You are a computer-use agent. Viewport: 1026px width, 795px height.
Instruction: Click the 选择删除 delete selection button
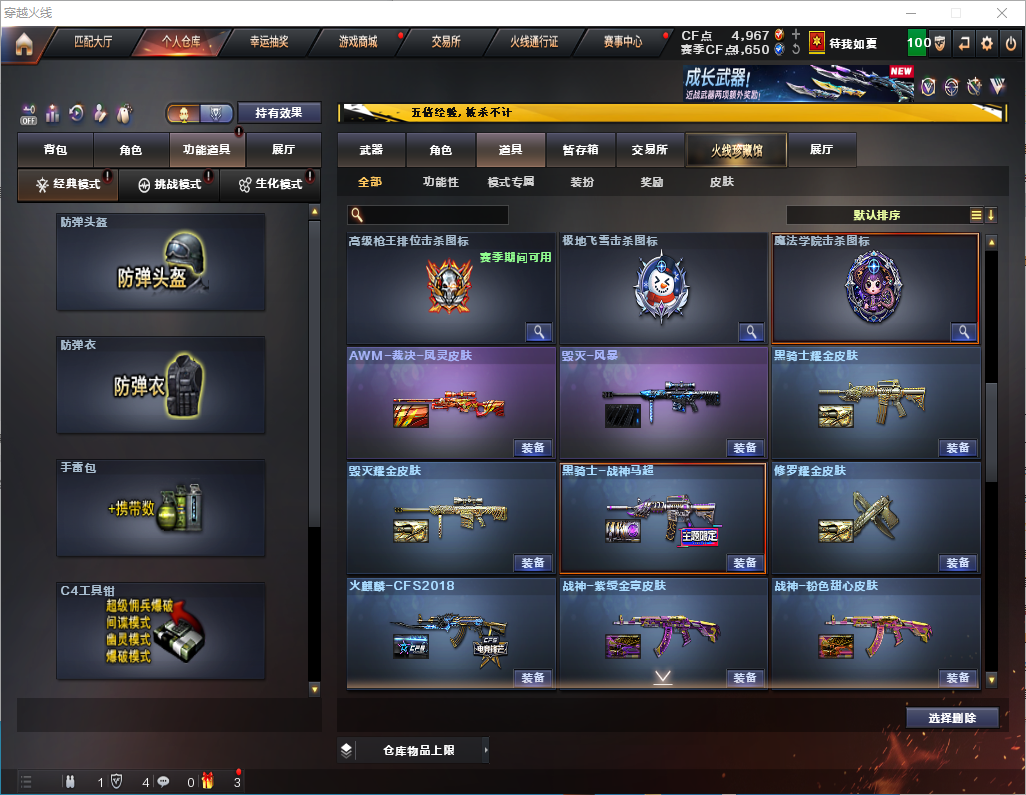[x=952, y=718]
